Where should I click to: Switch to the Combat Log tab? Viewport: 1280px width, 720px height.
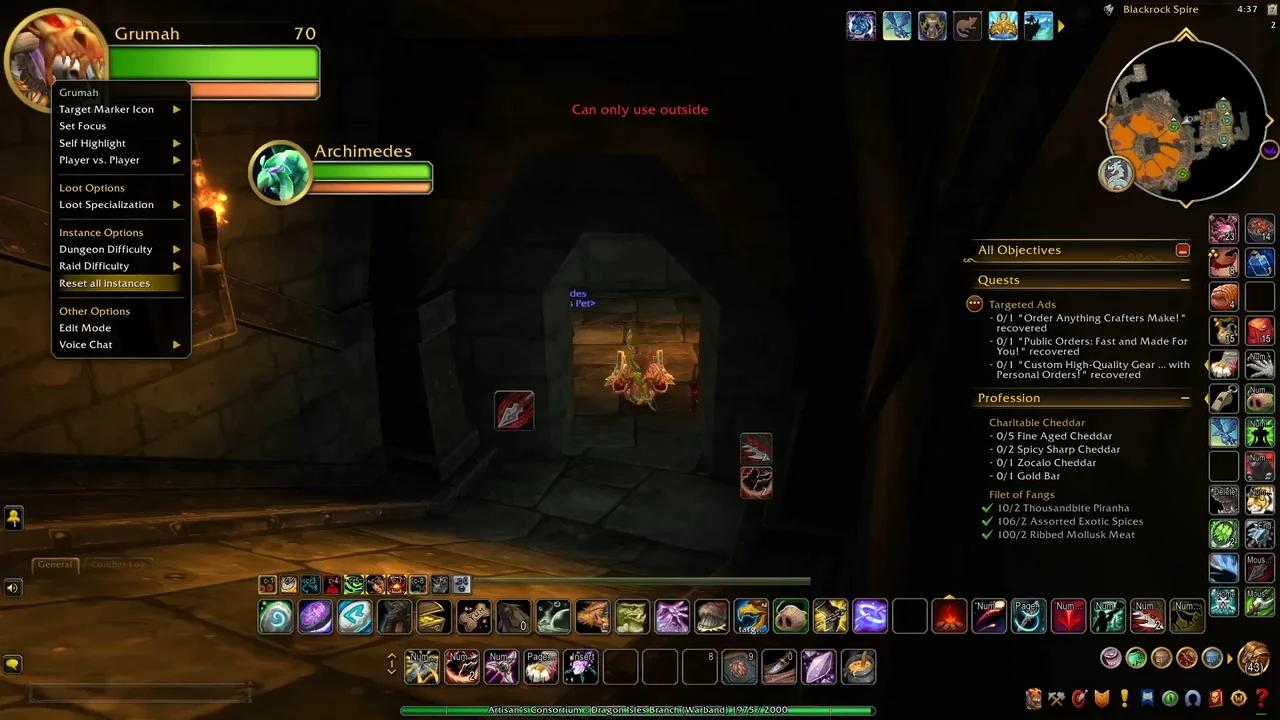click(118, 564)
